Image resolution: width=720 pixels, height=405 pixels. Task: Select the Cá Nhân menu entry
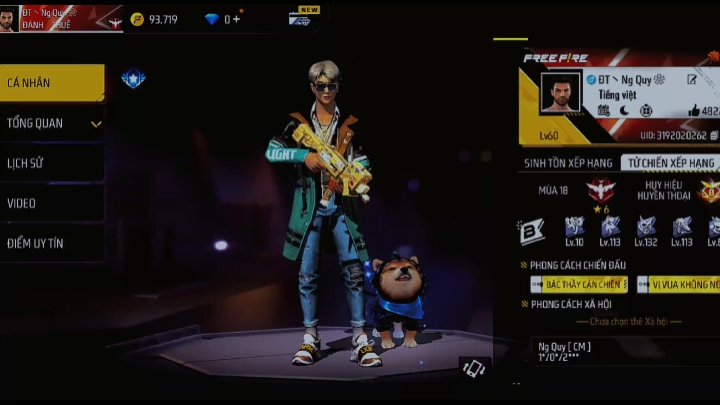(52, 83)
